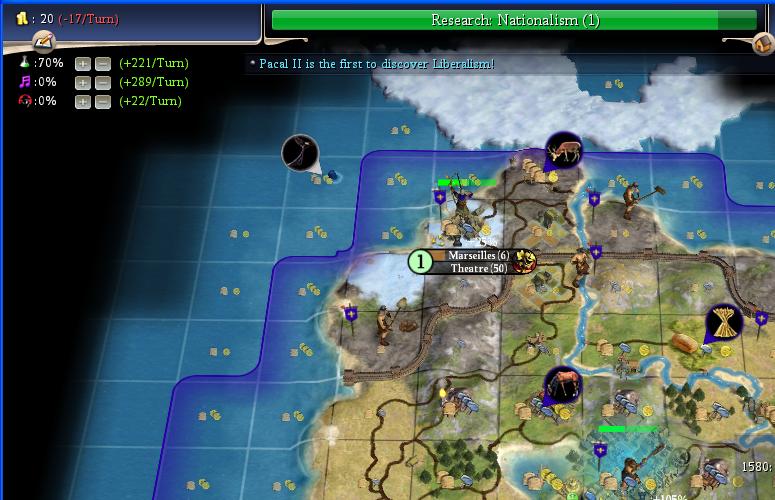Decrease the espionage rate percentage
This screenshot has height=500, width=775.
tap(102, 101)
